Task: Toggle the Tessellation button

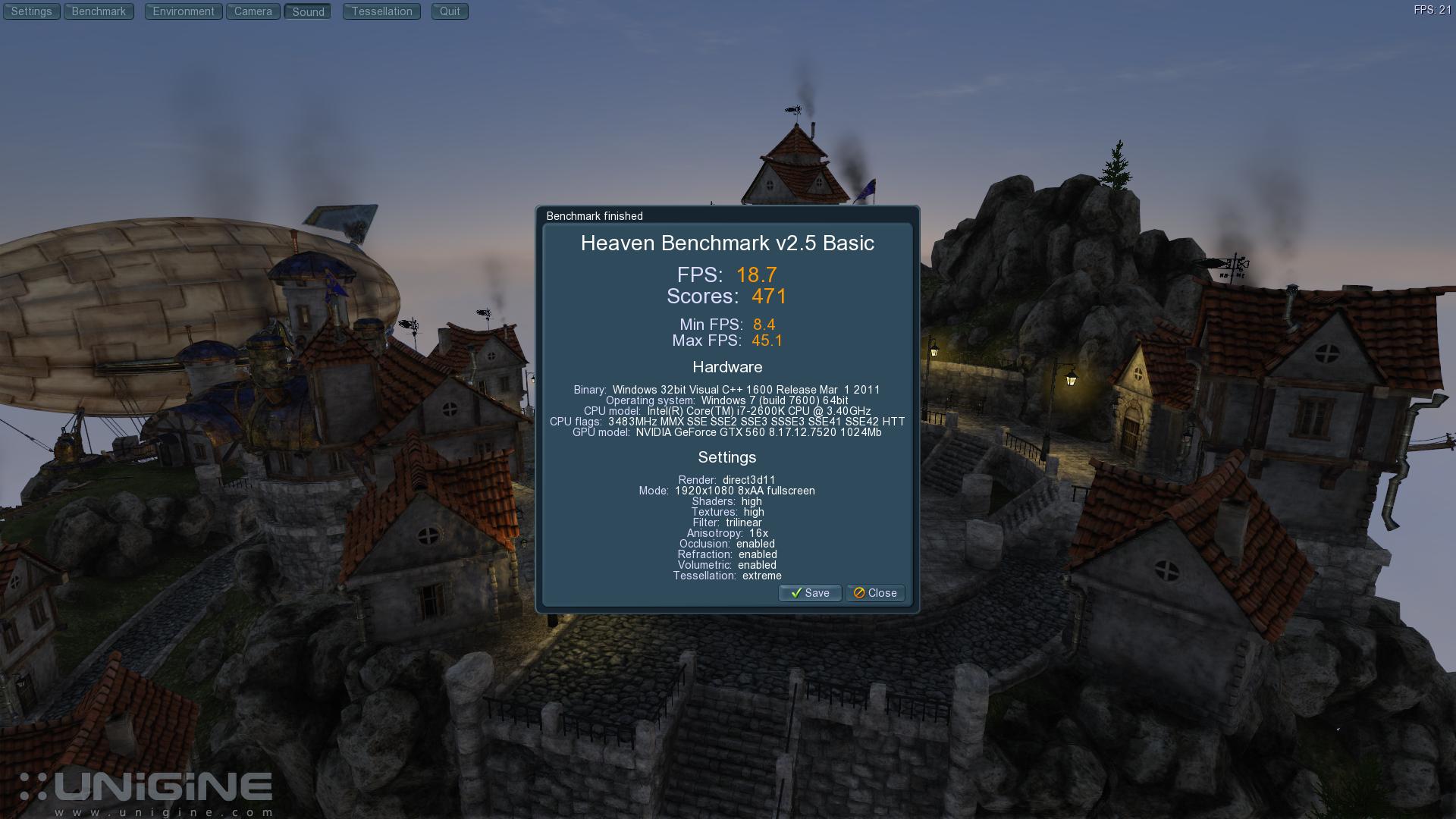Action: (381, 11)
